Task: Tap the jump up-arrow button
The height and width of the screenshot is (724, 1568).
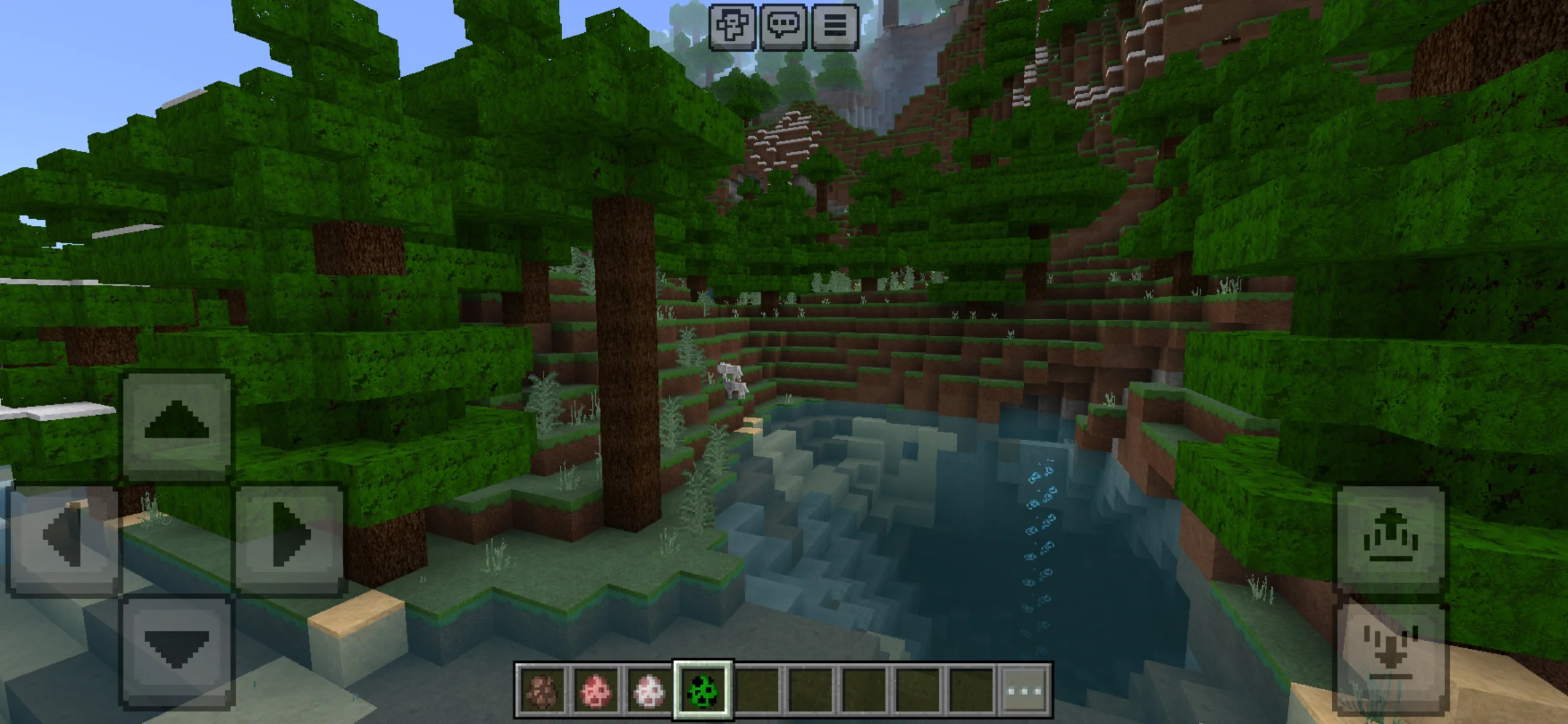Action: [x=1390, y=538]
